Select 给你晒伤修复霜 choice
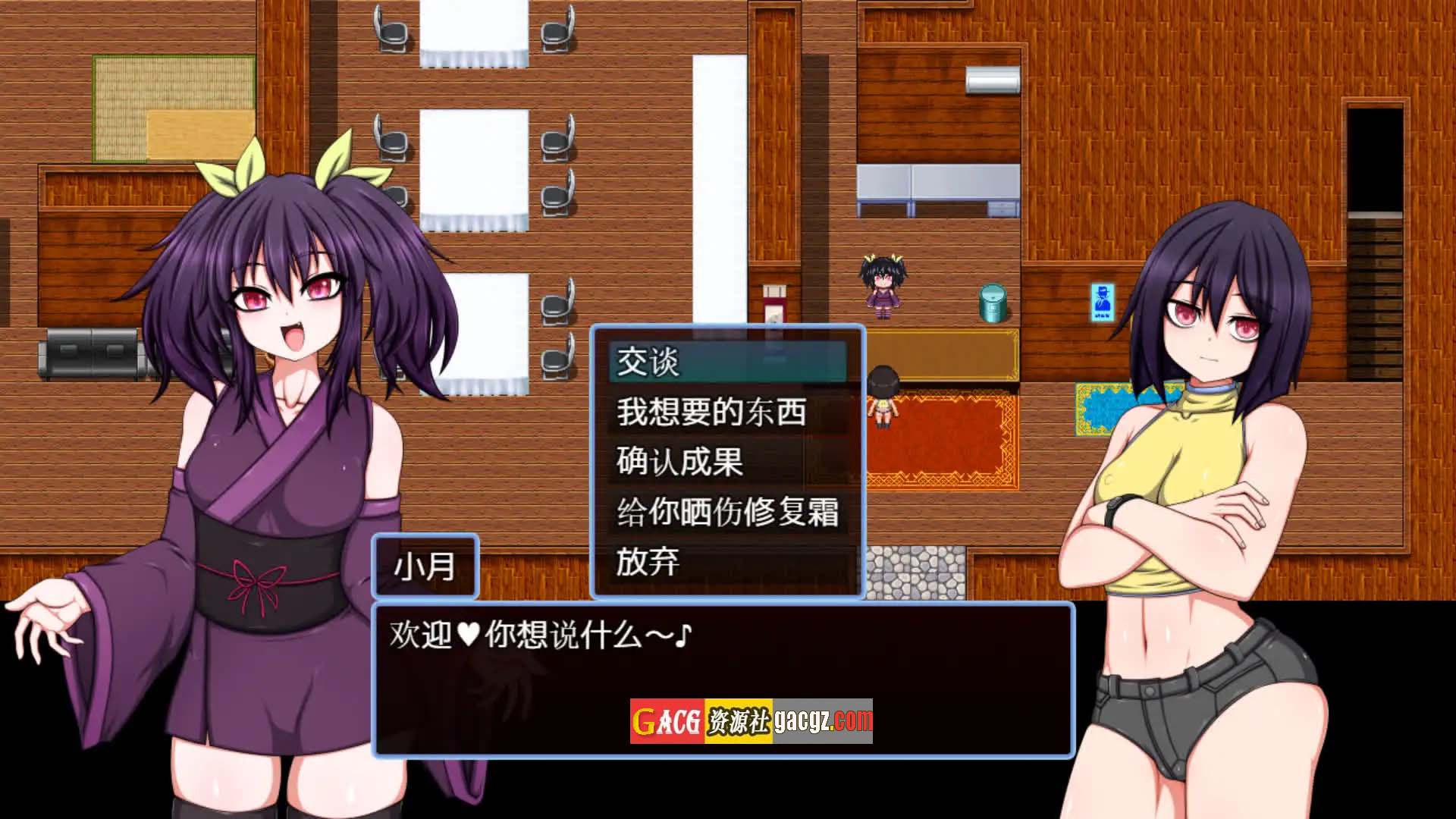 pos(726,512)
